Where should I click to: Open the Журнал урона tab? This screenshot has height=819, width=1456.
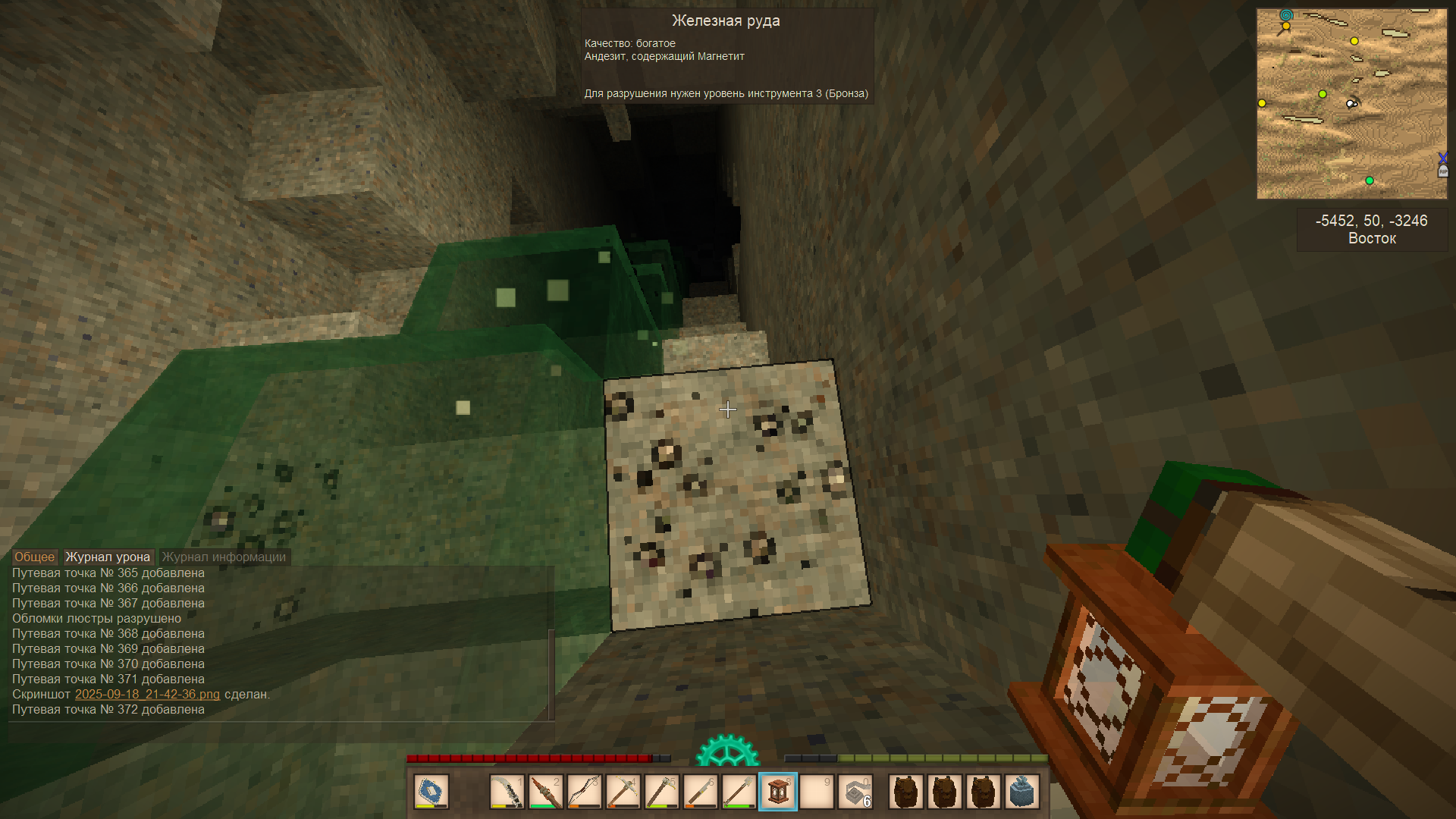tap(108, 557)
